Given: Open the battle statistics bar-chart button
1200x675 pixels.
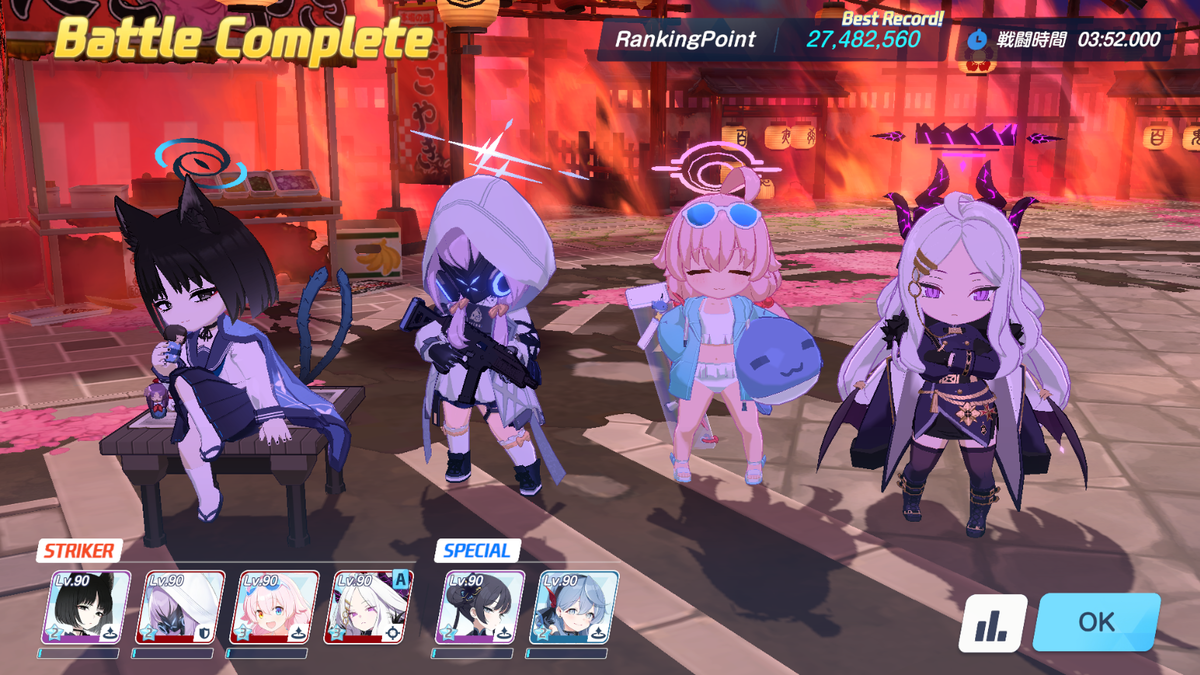Looking at the screenshot, I should [x=992, y=624].
